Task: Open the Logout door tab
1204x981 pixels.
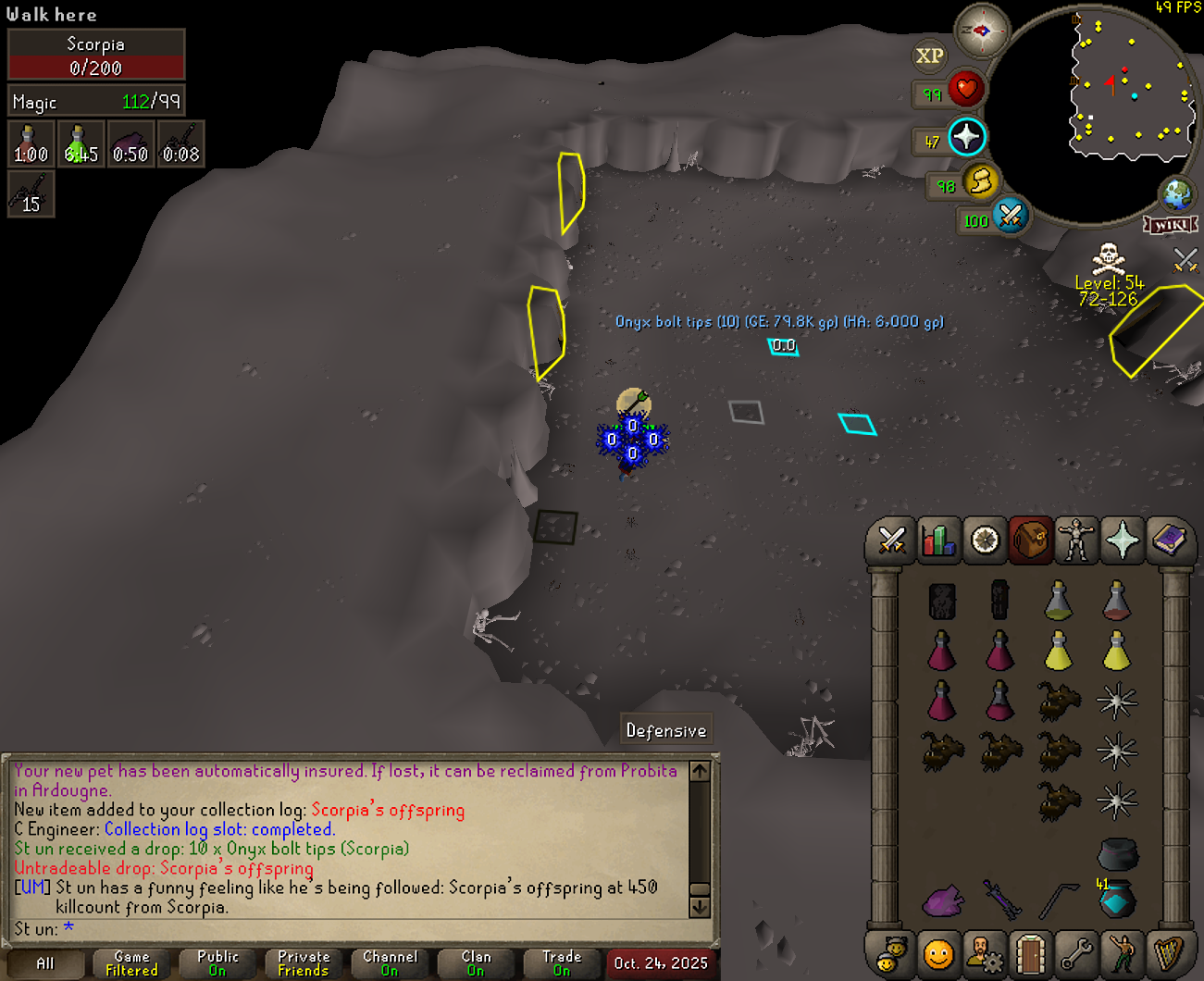Action: point(1030,953)
